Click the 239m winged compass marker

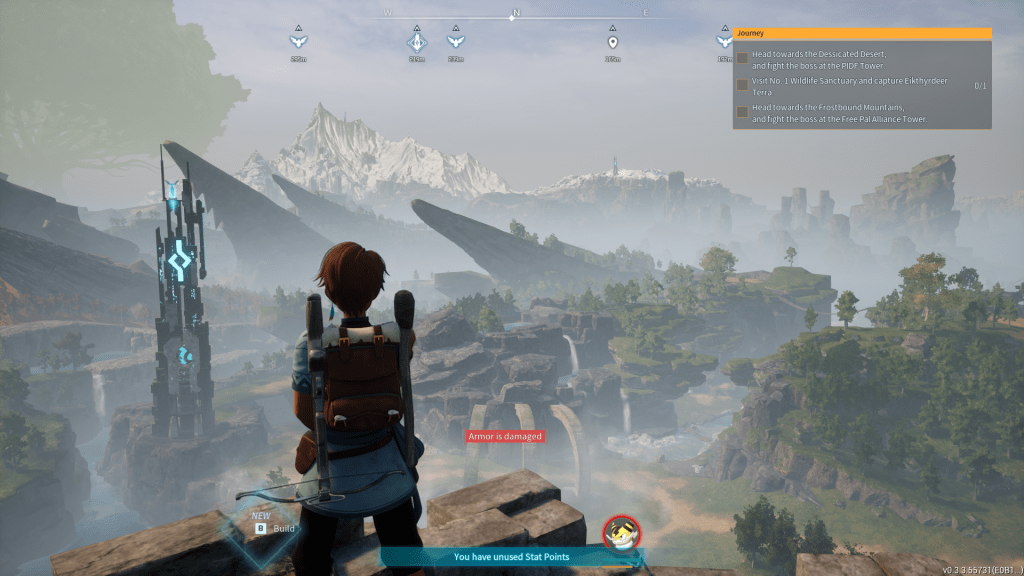click(x=455, y=42)
